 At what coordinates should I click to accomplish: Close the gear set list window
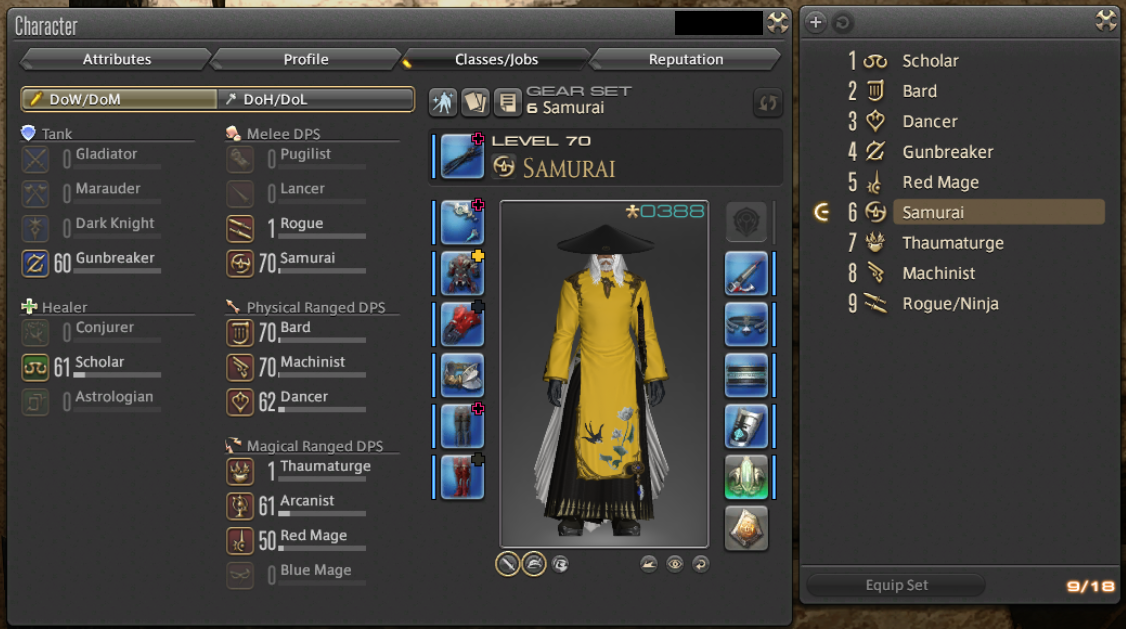click(1105, 21)
